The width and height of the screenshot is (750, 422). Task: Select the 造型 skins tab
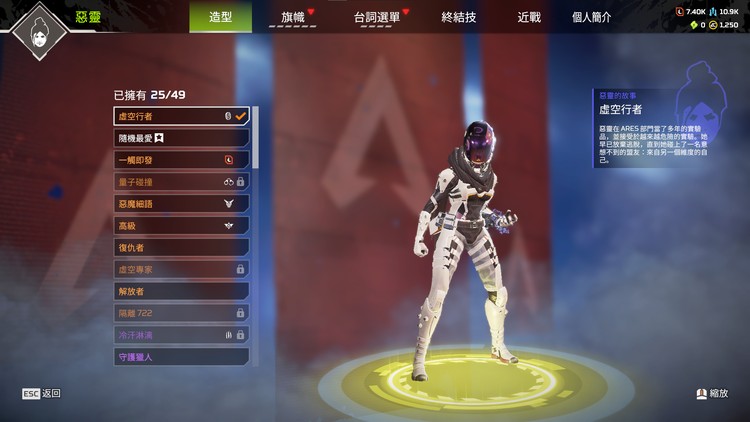pyautogui.click(x=220, y=17)
